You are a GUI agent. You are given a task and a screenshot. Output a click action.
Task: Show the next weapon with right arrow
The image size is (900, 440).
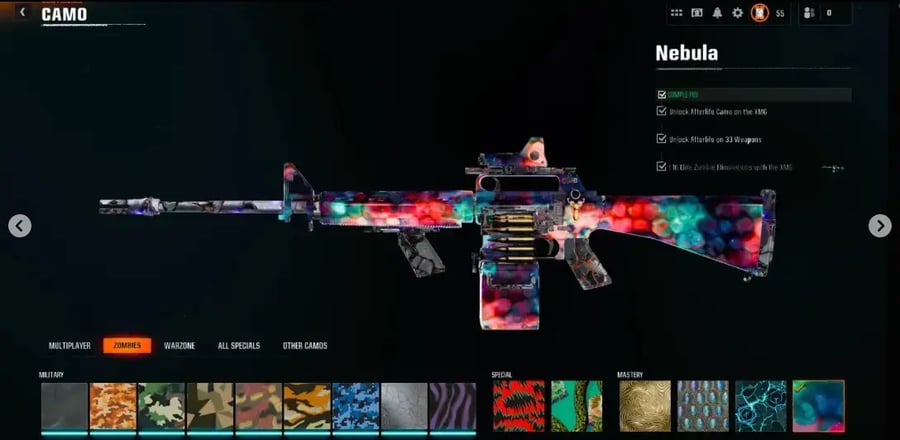coord(879,226)
